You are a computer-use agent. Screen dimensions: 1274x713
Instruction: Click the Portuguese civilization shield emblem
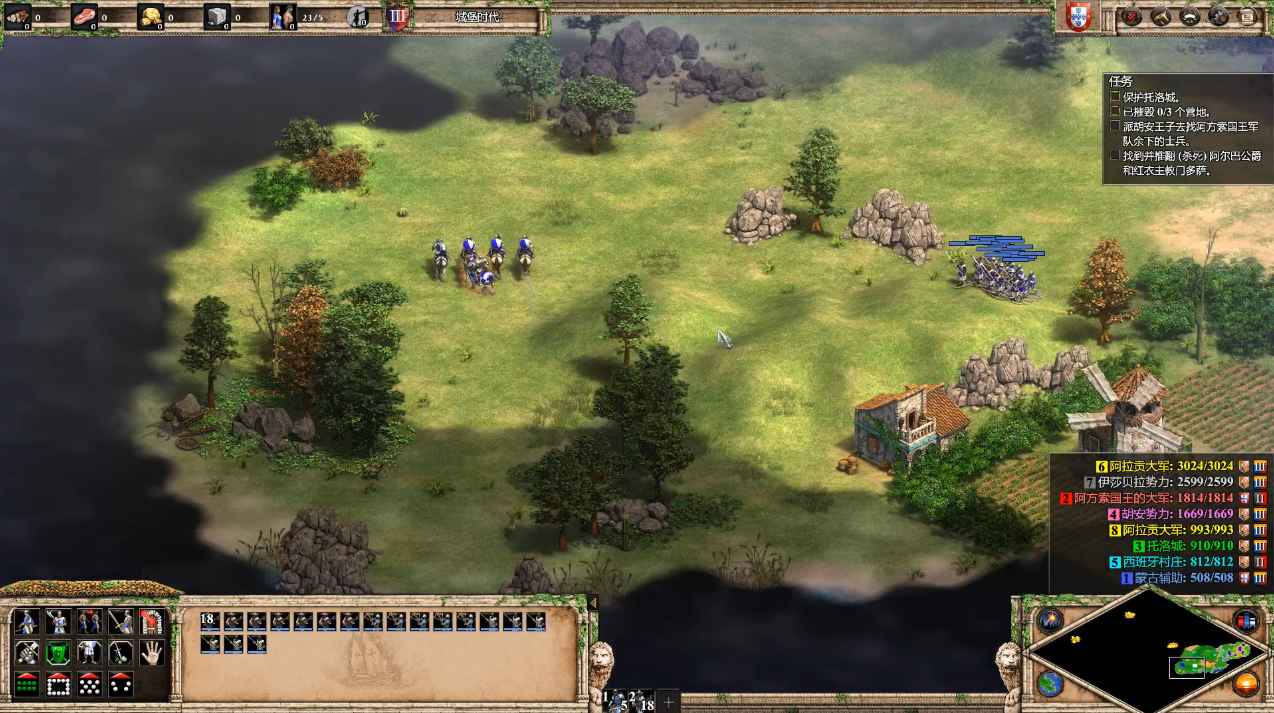coord(1077,17)
